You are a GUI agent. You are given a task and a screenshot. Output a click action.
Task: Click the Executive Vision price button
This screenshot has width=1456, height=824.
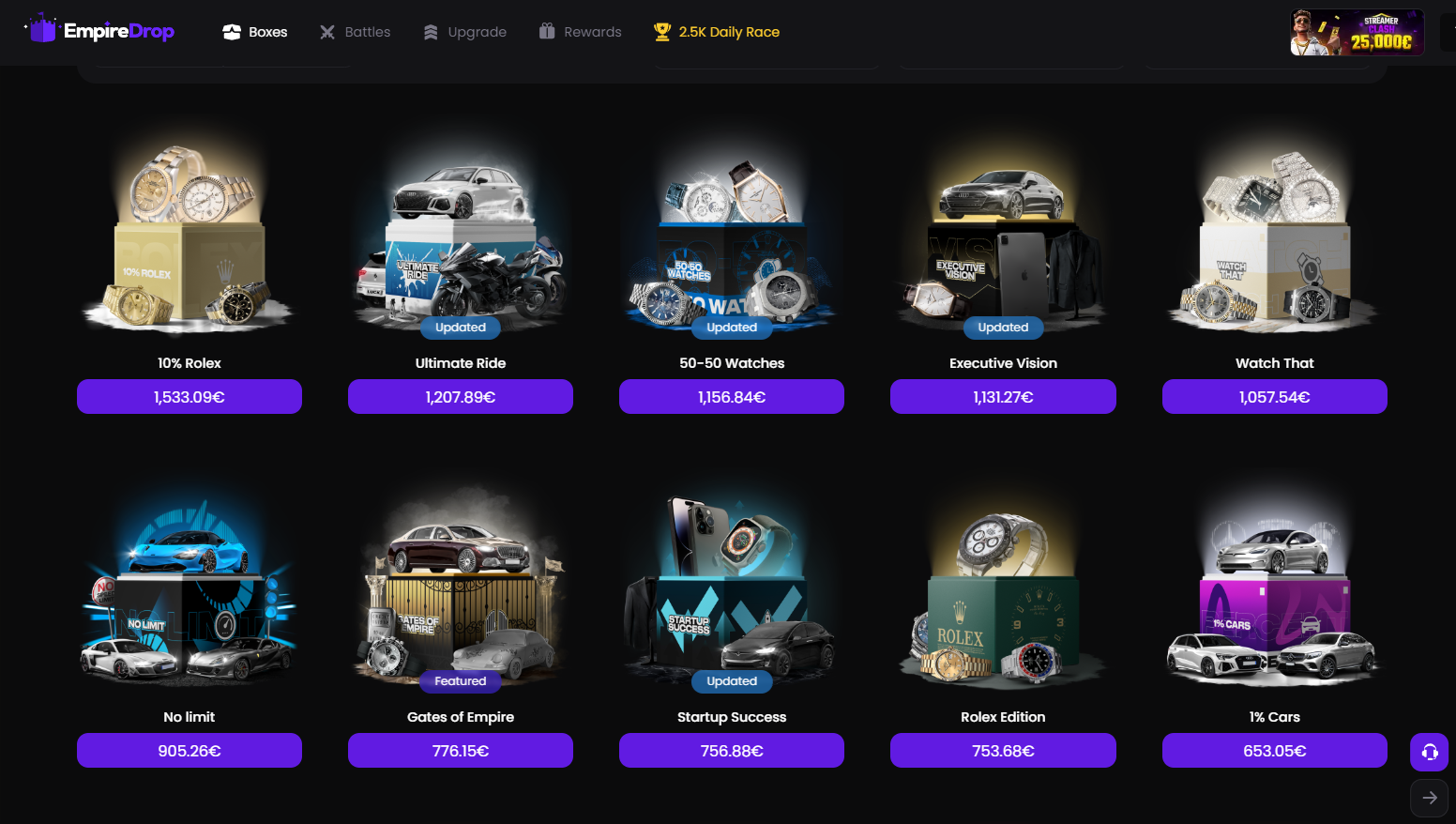1002,396
